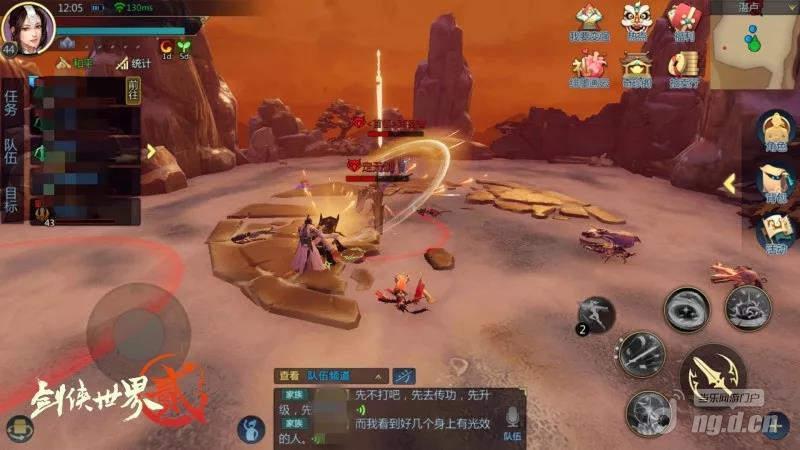The image size is (800, 450).
Task: Activate the crescent blade slash skill
Action: [640, 354]
